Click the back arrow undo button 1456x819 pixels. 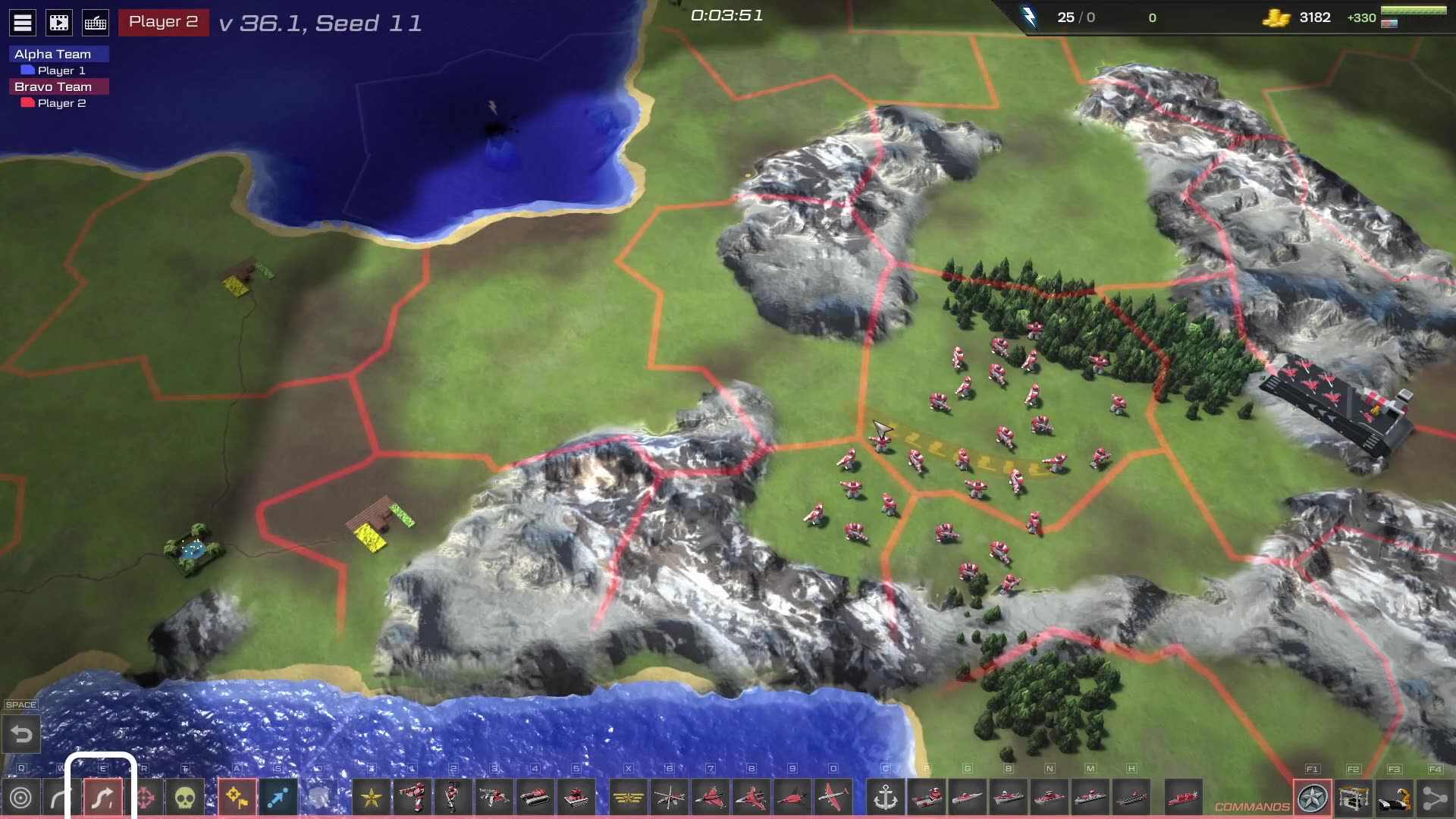point(21,734)
